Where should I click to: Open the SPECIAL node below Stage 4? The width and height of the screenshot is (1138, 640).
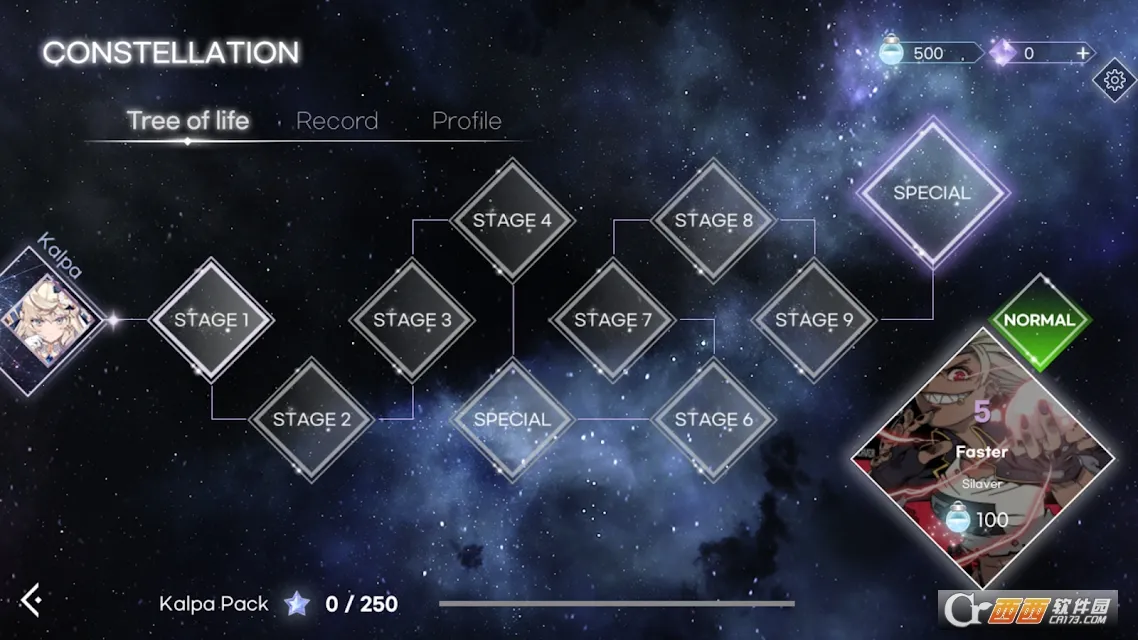pos(512,419)
